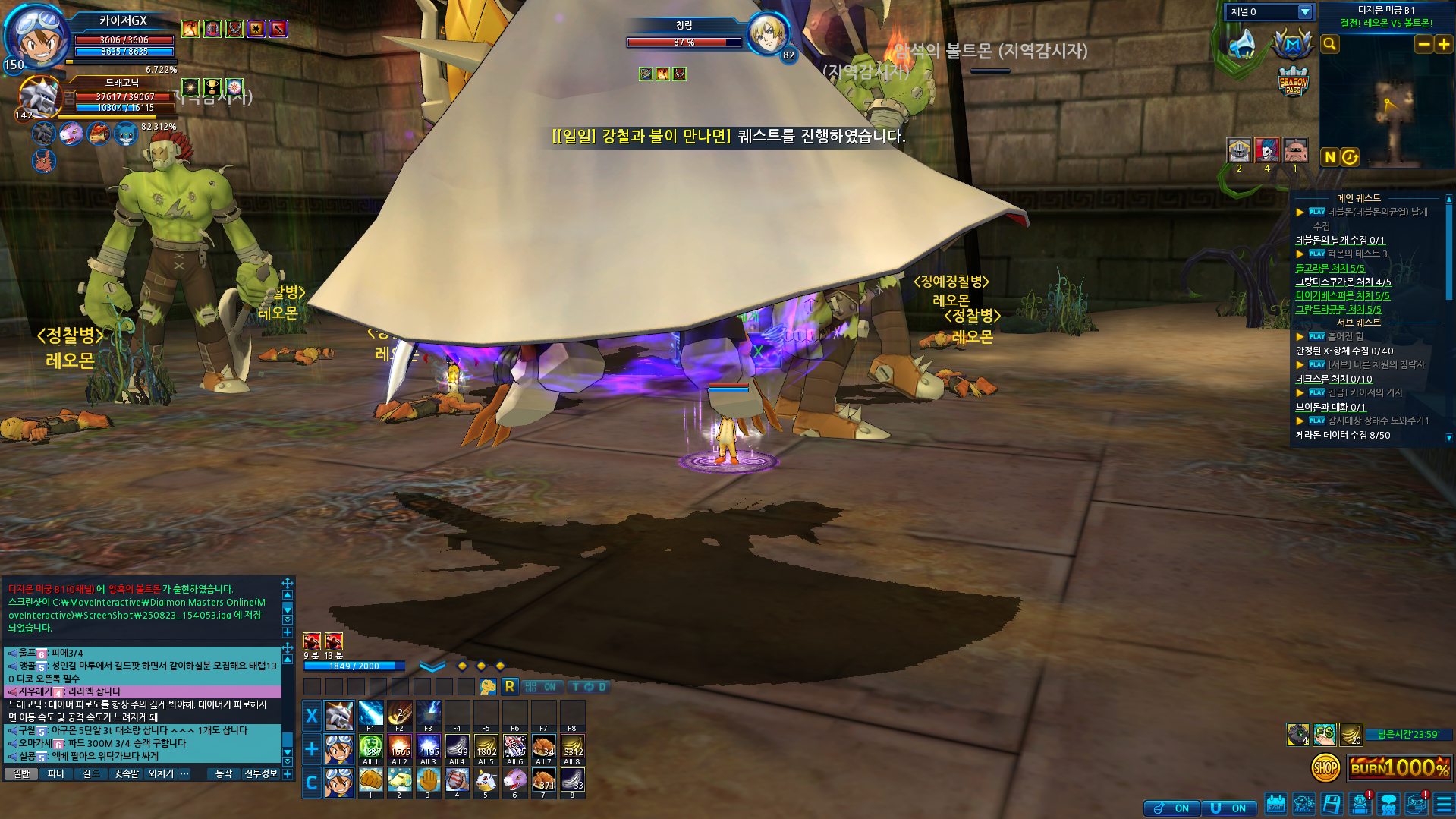Viewport: 1456px width, 819px height.
Task: Click the yellow R button above hotbar
Action: [510, 687]
